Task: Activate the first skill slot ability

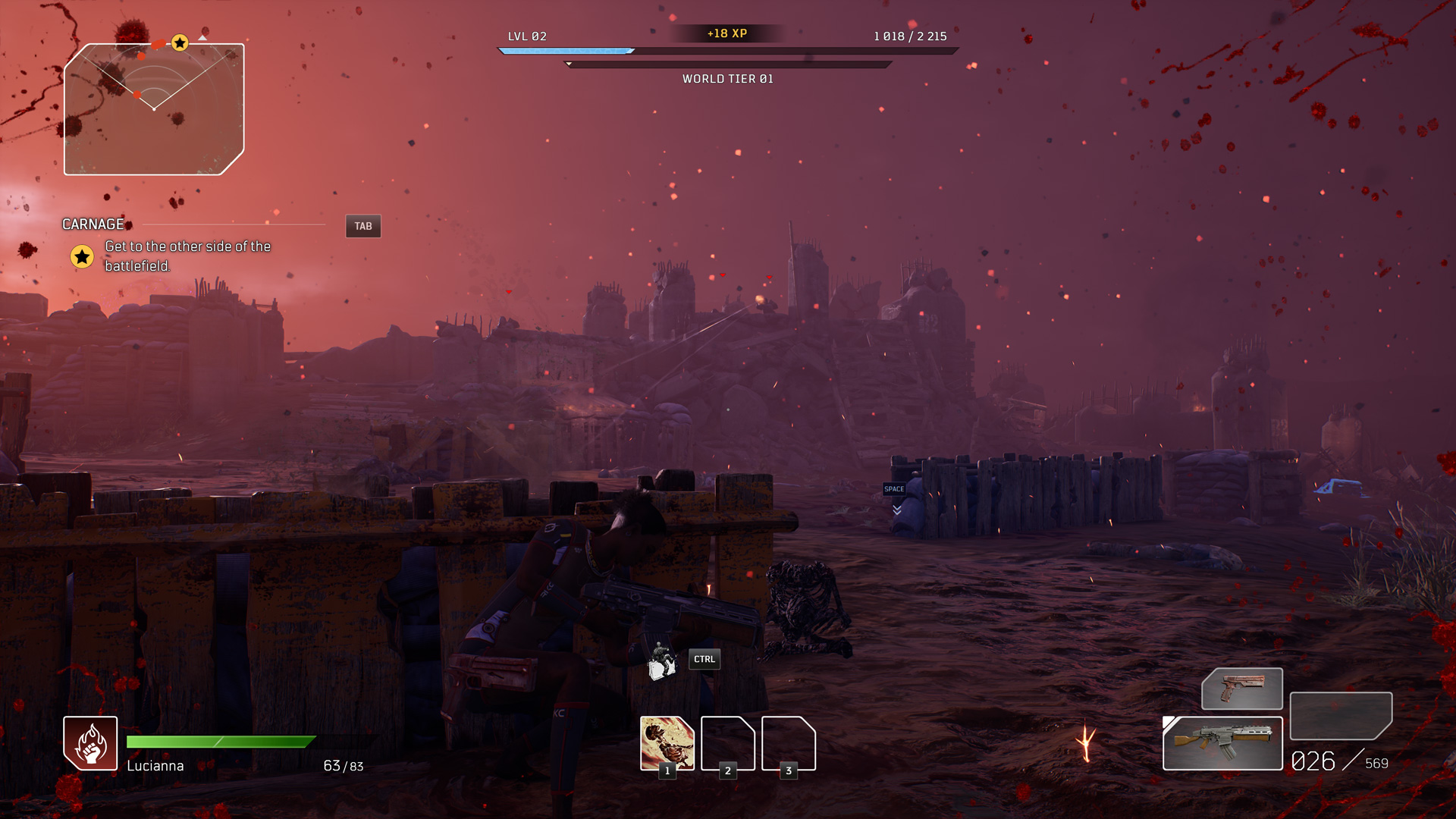Action: (667, 743)
